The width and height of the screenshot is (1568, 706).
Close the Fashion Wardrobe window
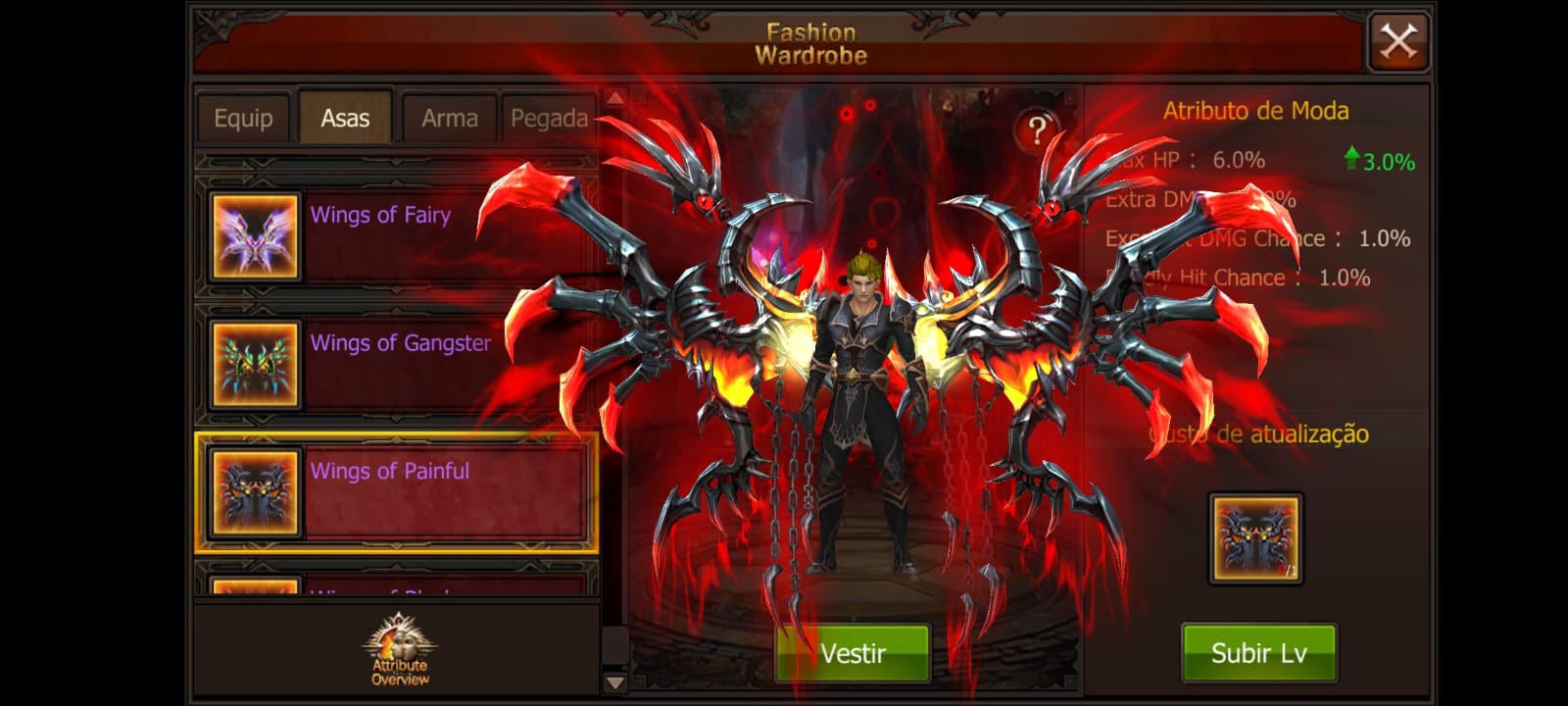pyautogui.click(x=1398, y=41)
